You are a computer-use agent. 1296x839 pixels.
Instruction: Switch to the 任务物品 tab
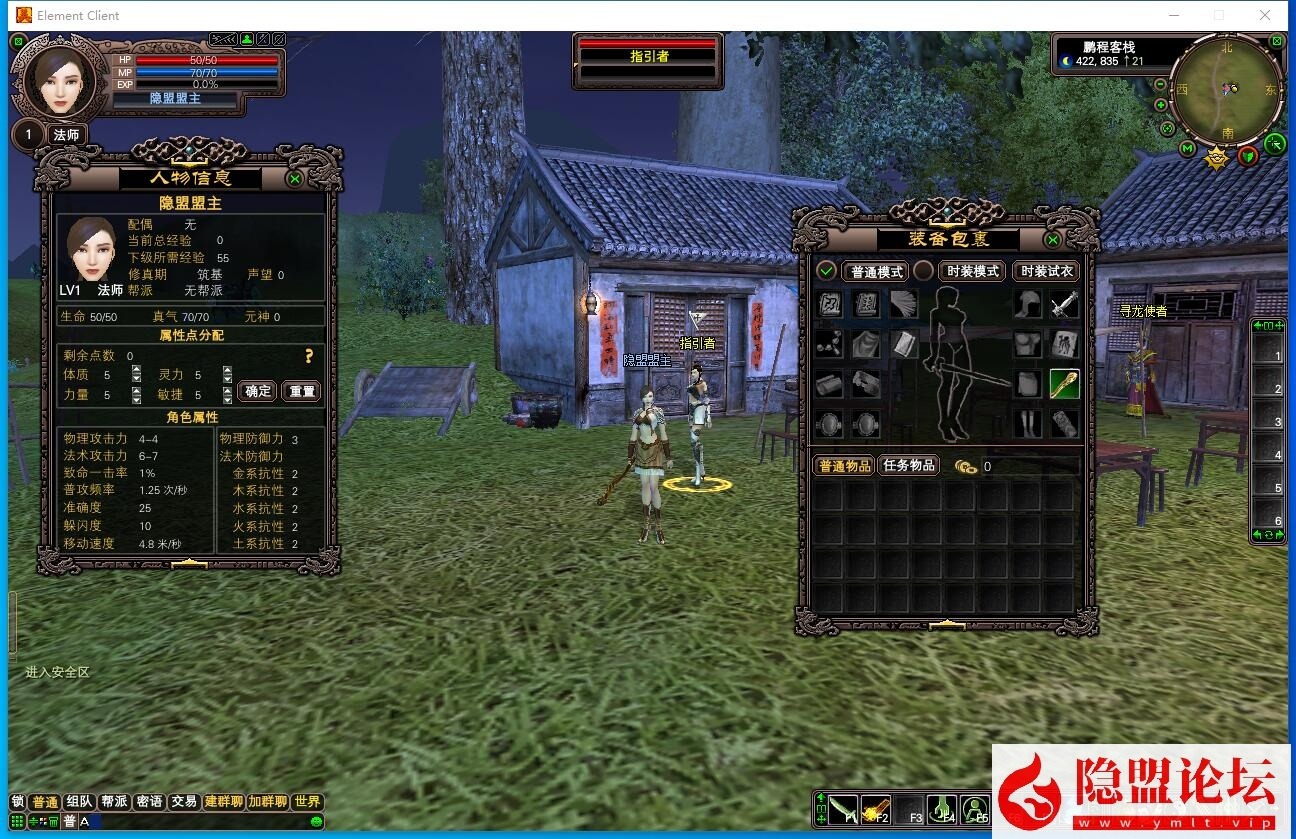point(908,465)
